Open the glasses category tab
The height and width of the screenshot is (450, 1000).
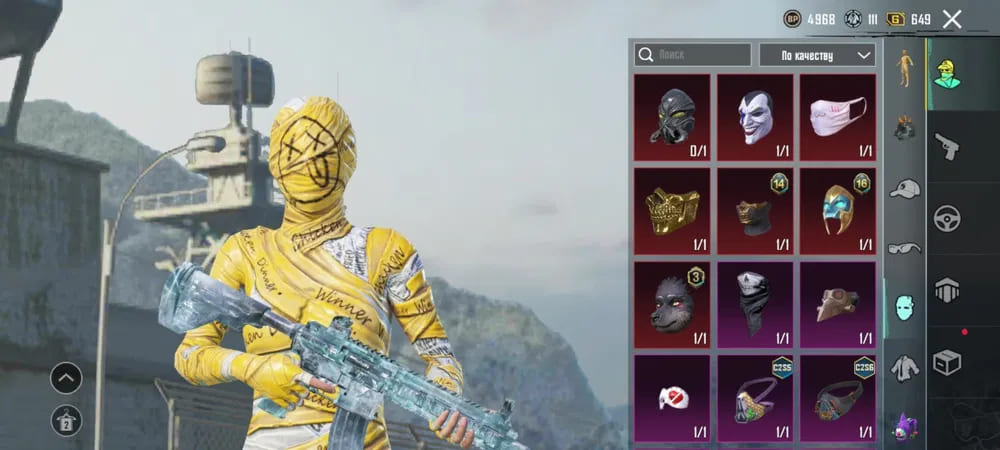[905, 247]
